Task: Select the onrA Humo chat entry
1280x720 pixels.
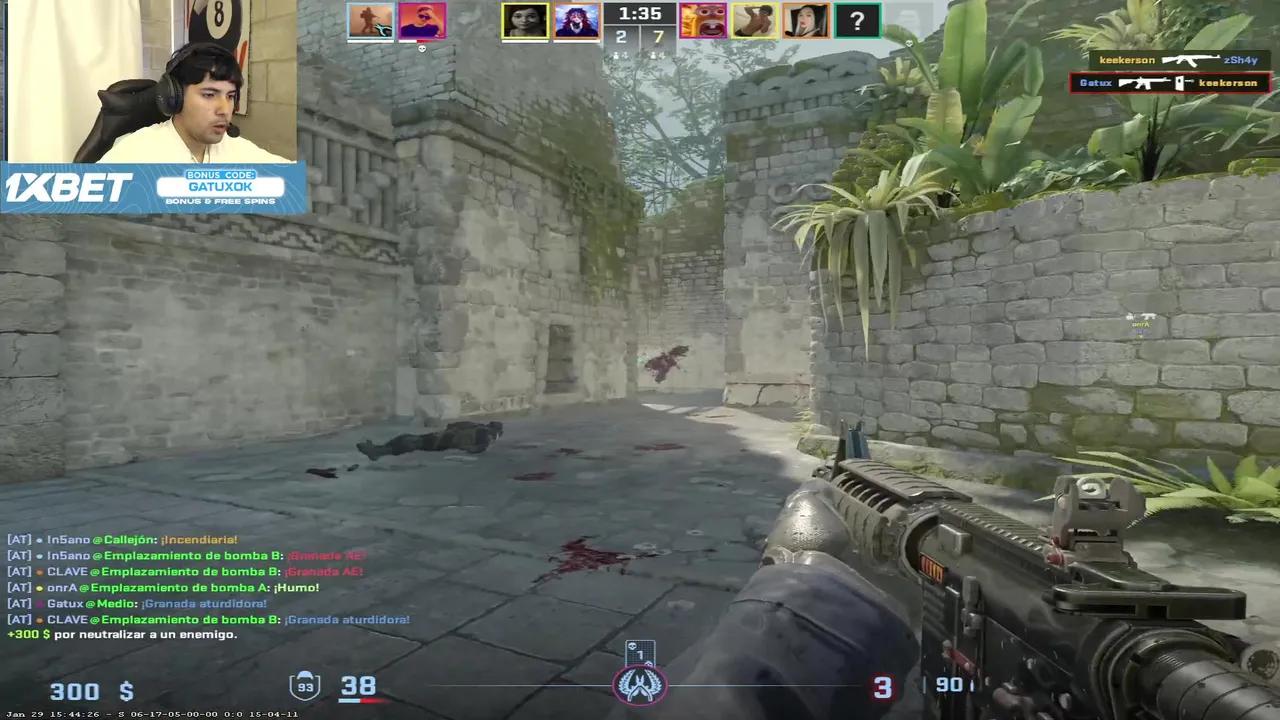Action: (160, 587)
